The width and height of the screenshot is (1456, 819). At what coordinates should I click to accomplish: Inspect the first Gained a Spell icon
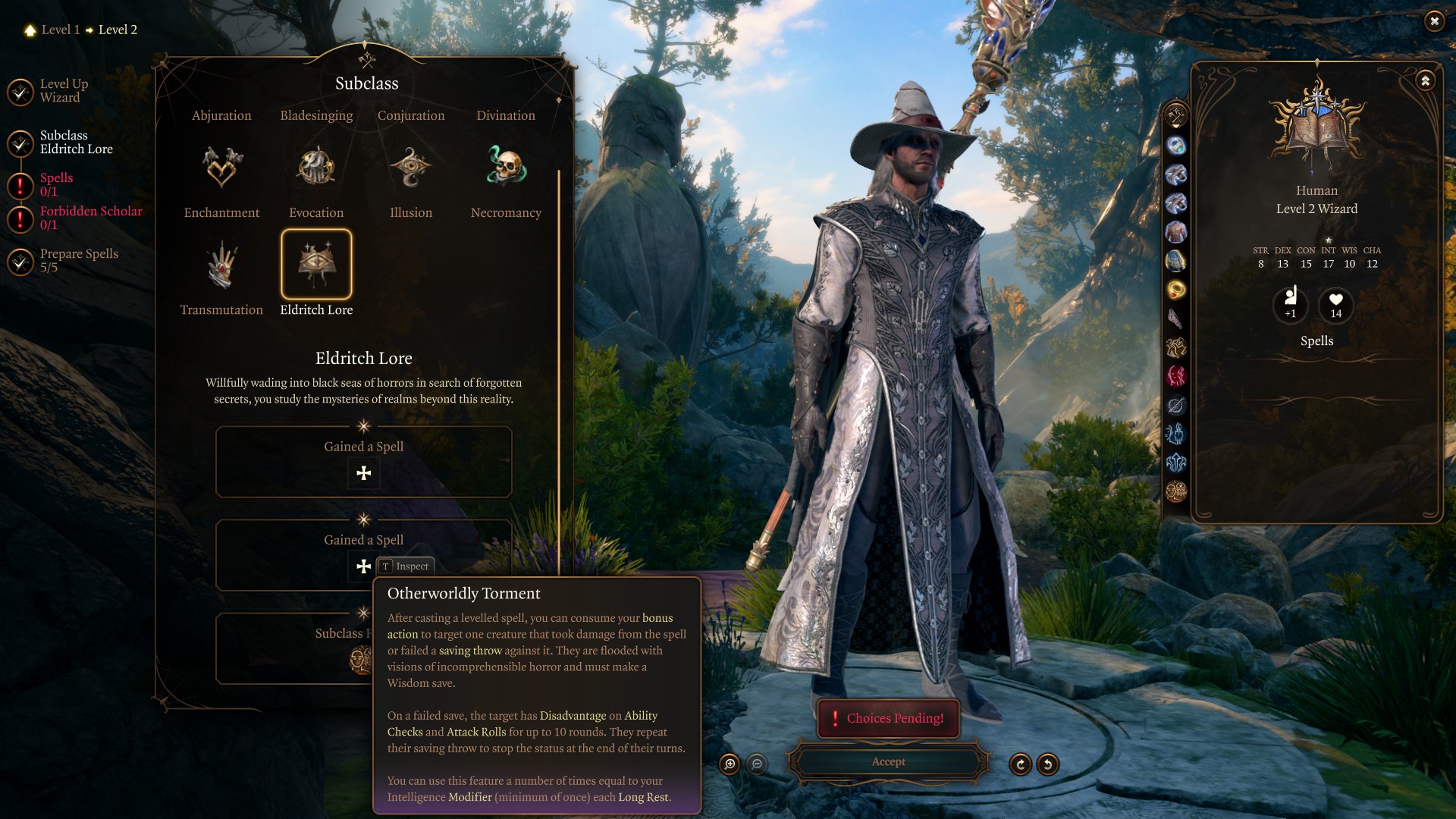(x=364, y=473)
